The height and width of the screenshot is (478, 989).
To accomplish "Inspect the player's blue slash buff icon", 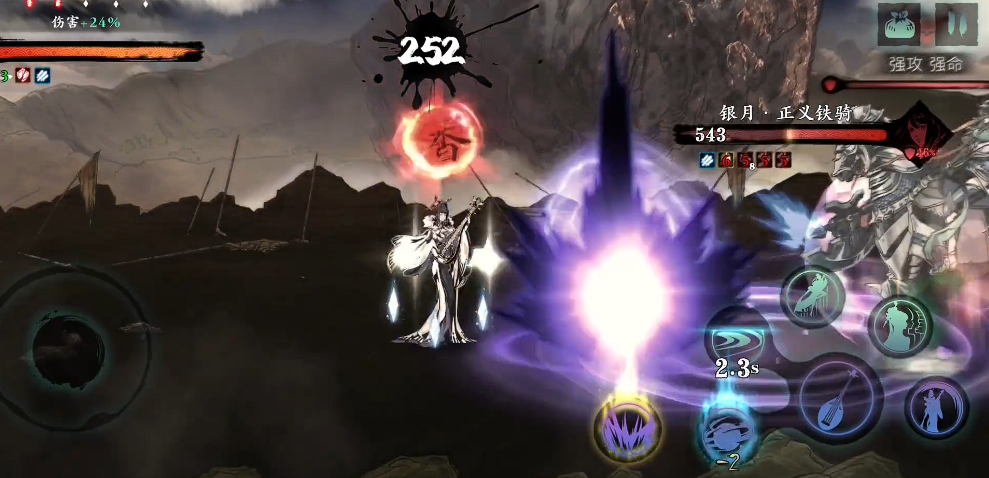I will pyautogui.click(x=41, y=75).
